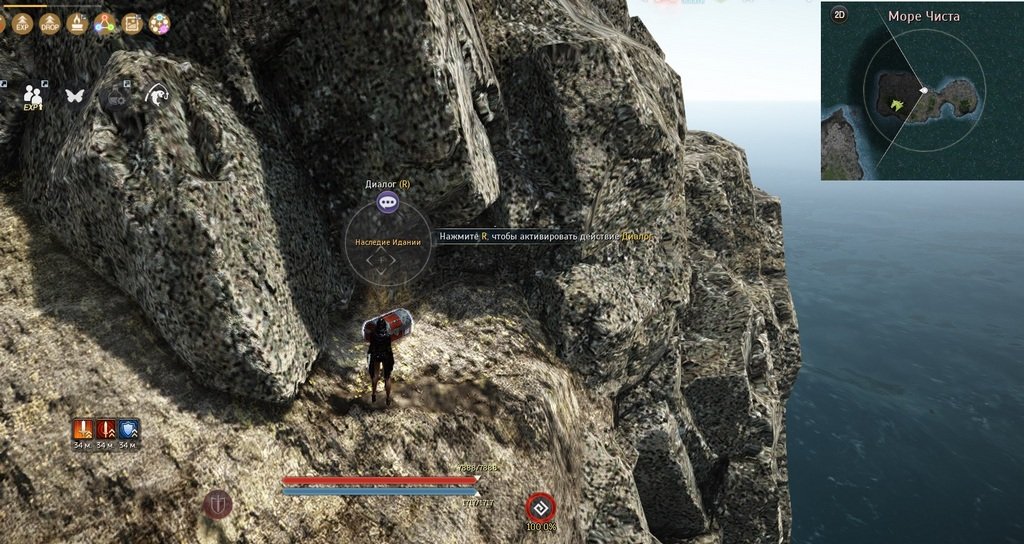Open the campfire buff icon
The image size is (1024, 544).
coord(78,24)
